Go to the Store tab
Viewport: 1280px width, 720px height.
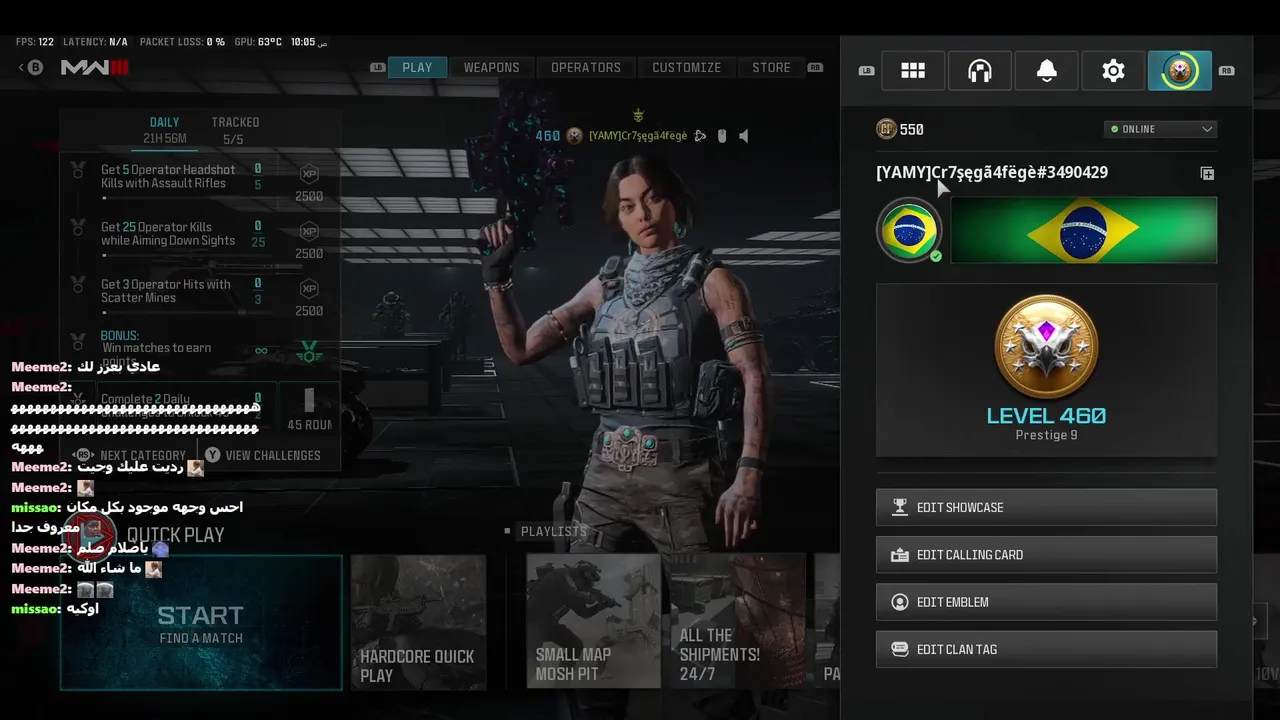[771, 68]
